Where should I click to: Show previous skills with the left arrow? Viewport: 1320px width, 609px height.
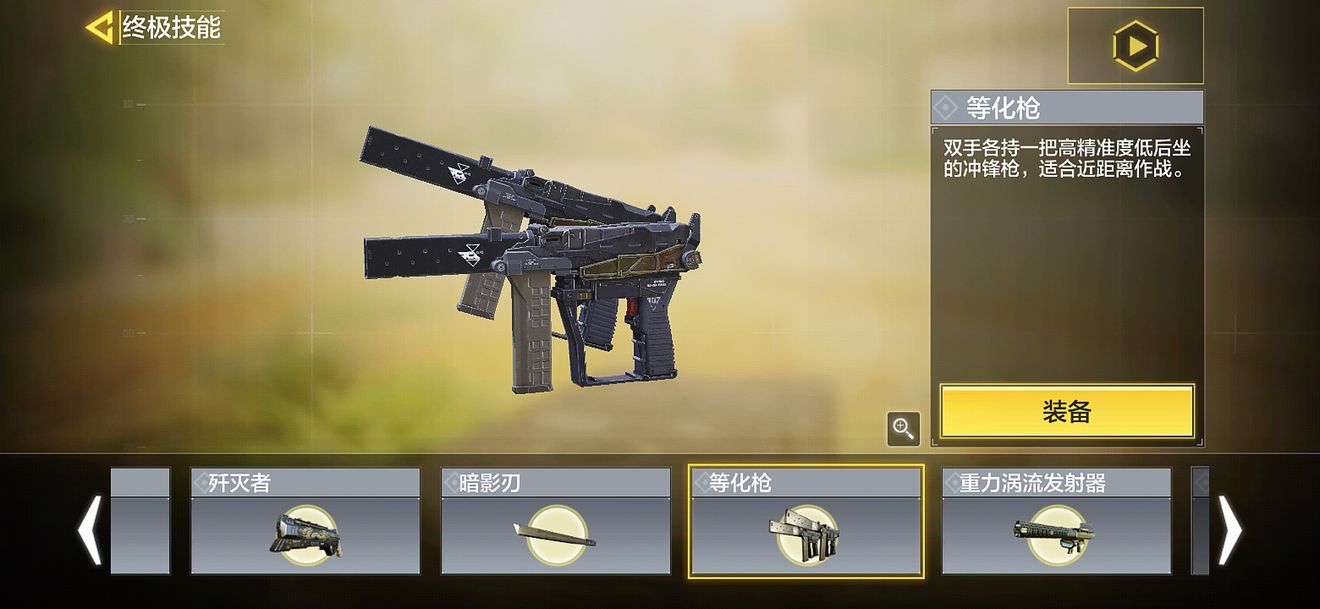point(90,529)
